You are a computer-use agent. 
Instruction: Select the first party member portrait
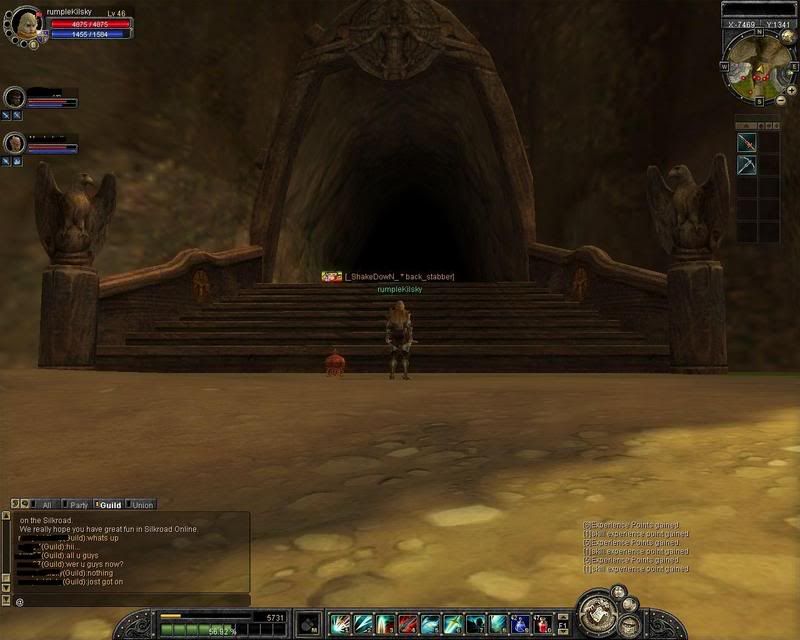[x=14, y=97]
